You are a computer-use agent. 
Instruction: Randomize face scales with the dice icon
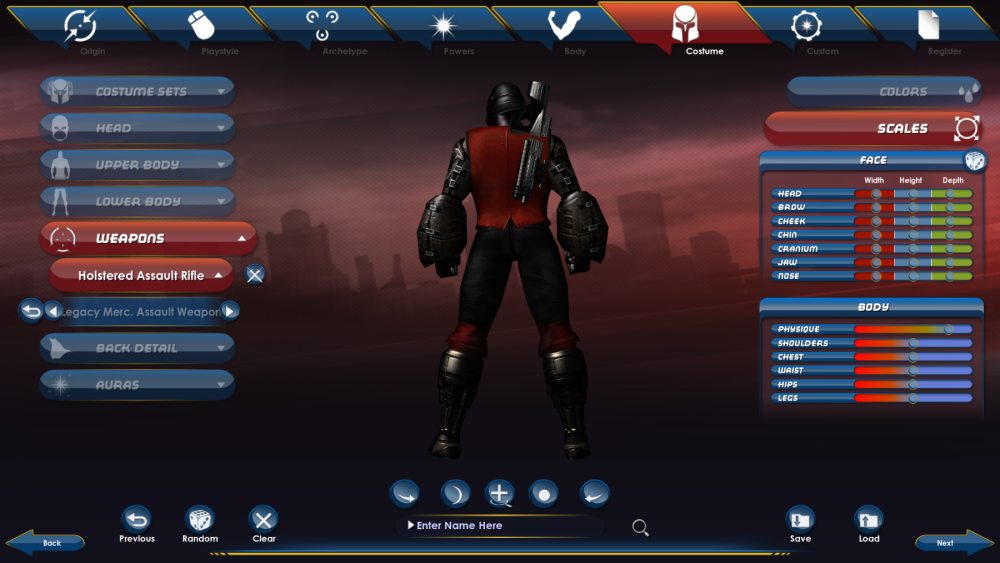click(x=974, y=161)
